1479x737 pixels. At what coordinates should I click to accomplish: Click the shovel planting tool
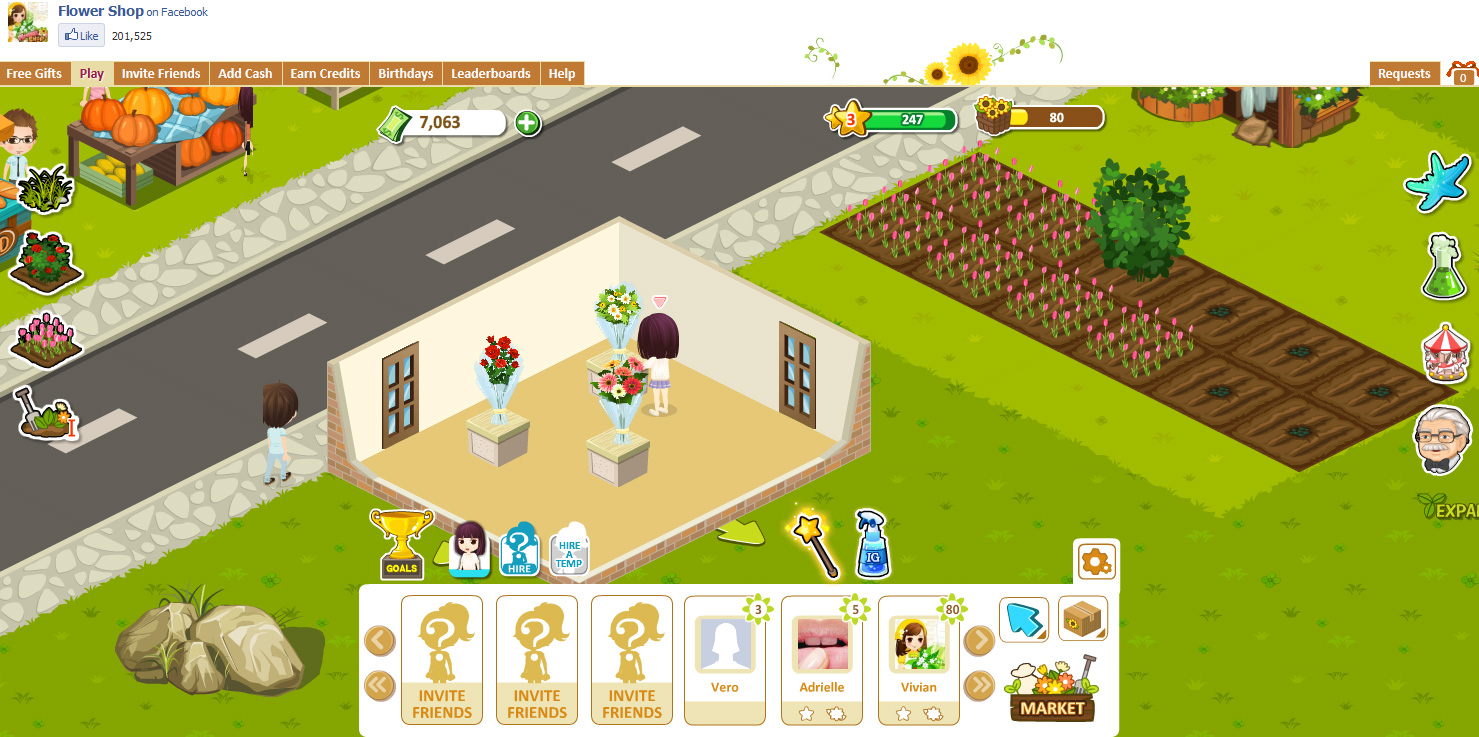42,414
